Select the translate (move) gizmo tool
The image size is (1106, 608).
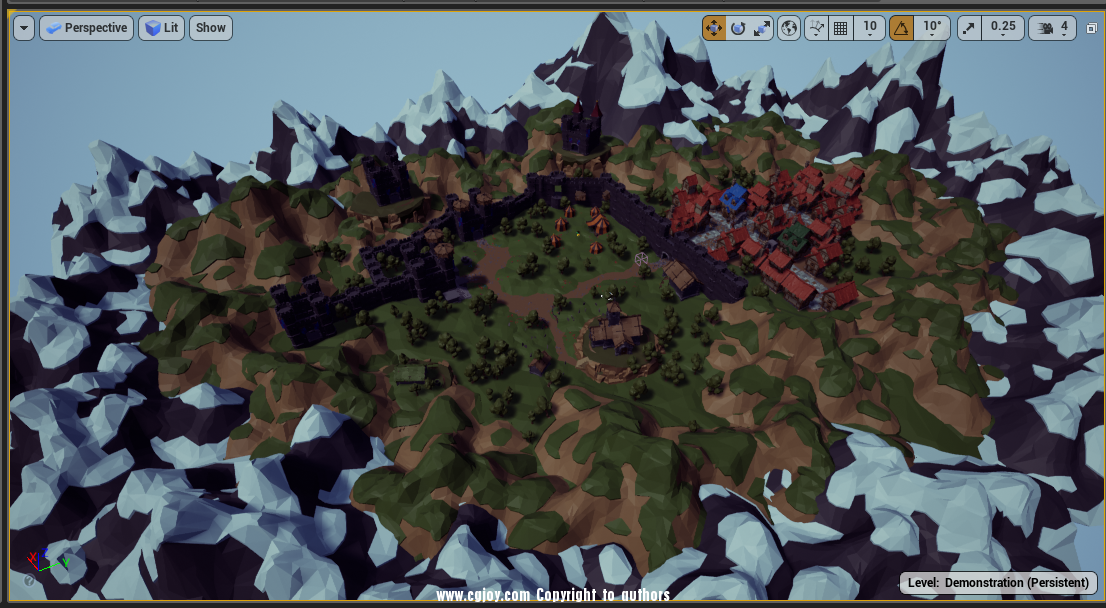click(714, 28)
